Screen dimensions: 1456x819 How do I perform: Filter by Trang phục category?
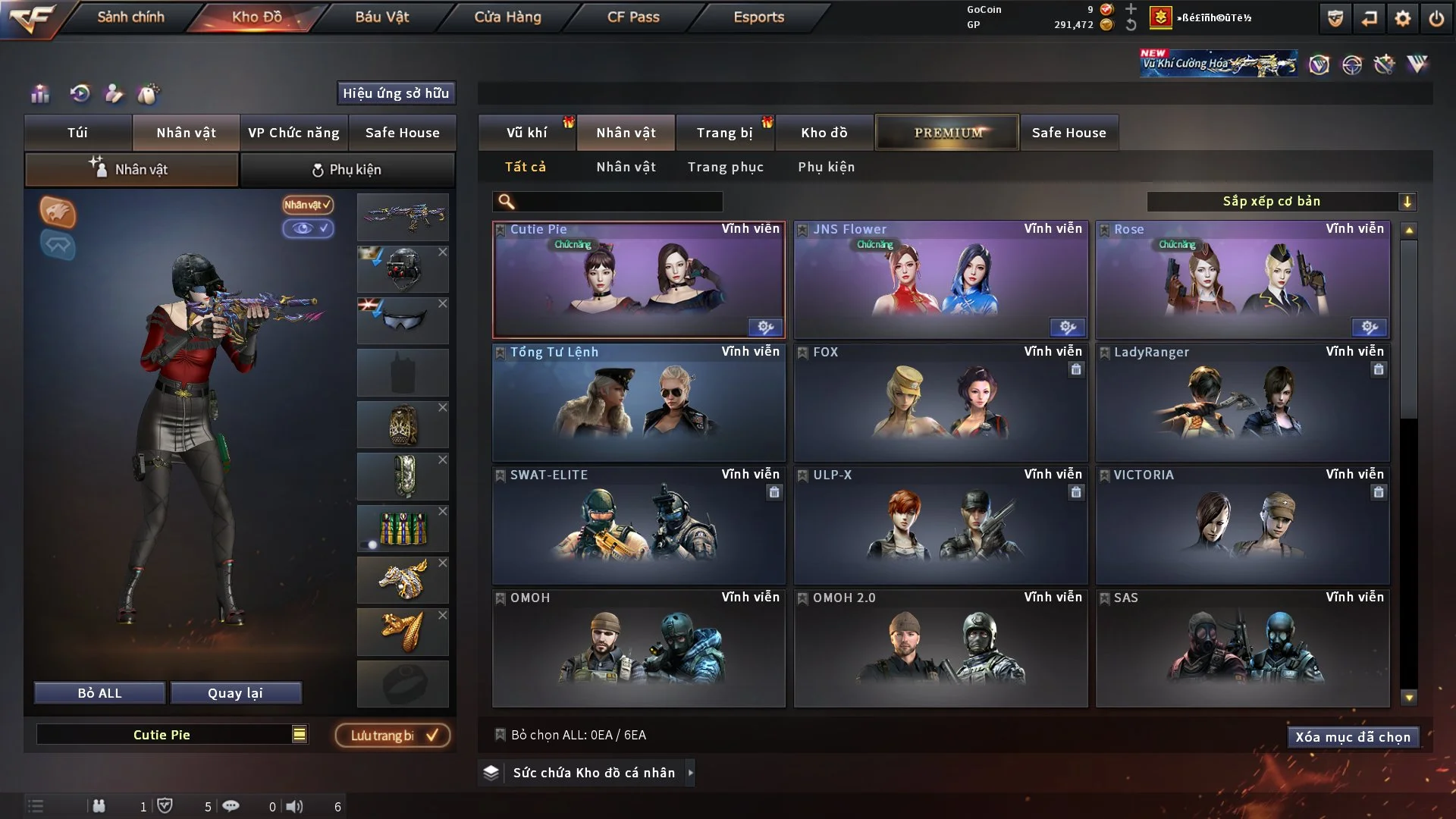pos(725,167)
